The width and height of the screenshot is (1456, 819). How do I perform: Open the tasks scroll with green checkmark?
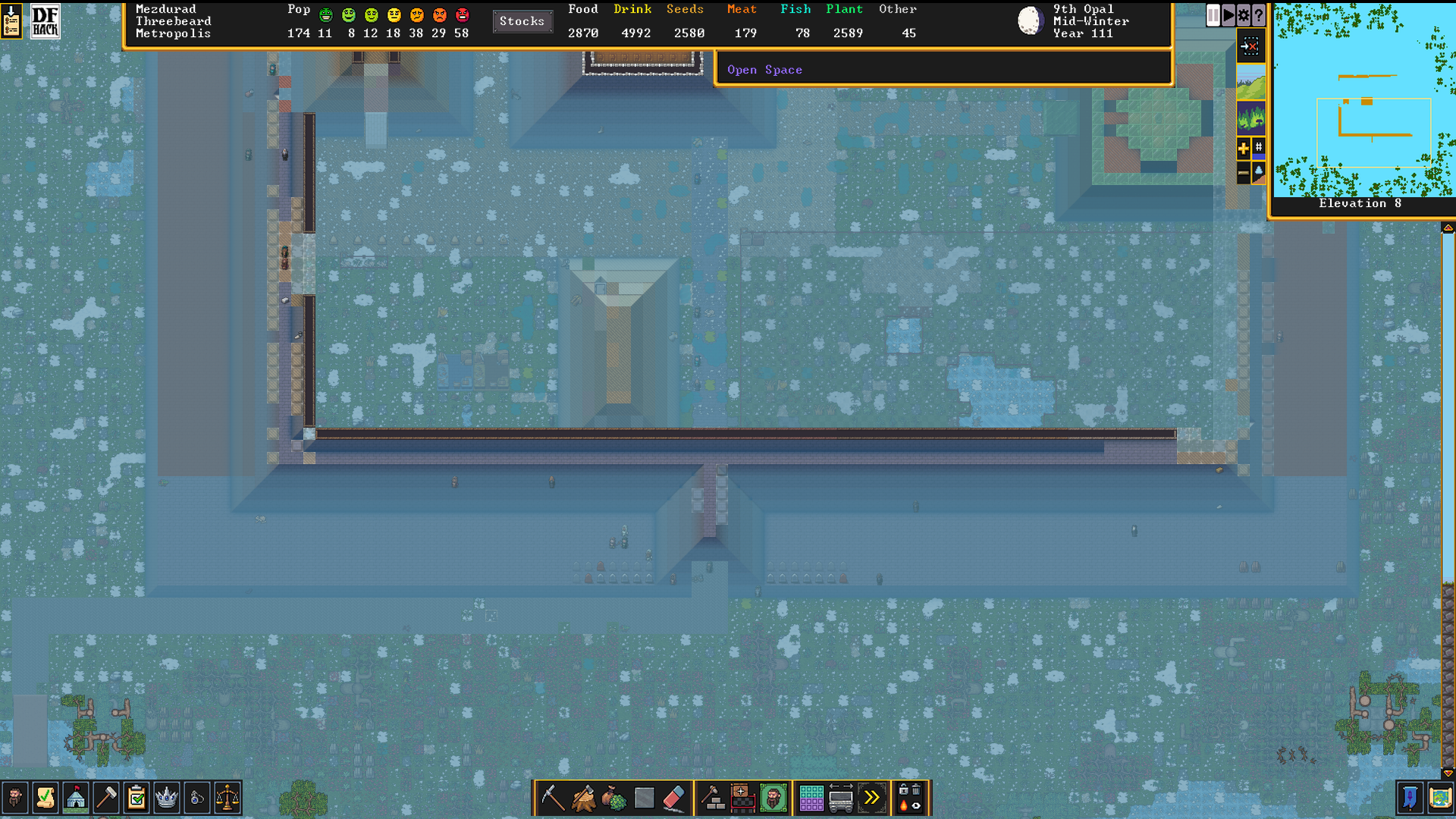point(45,798)
